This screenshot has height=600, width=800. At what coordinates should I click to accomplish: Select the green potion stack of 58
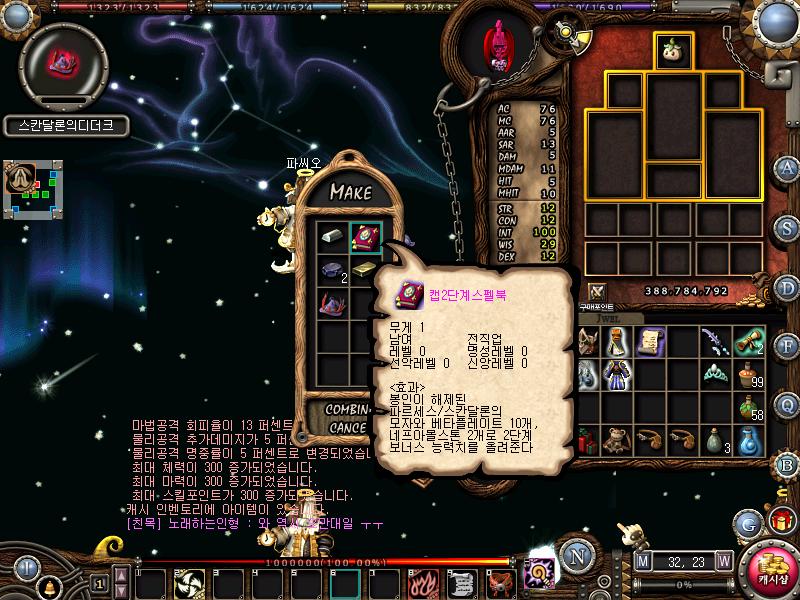[x=749, y=407]
